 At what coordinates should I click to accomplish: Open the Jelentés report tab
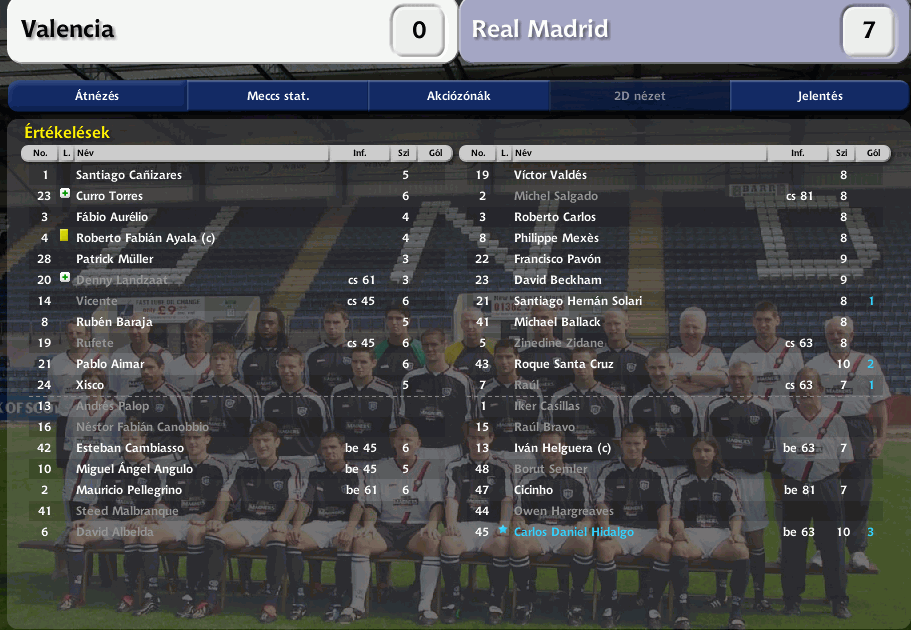point(820,96)
